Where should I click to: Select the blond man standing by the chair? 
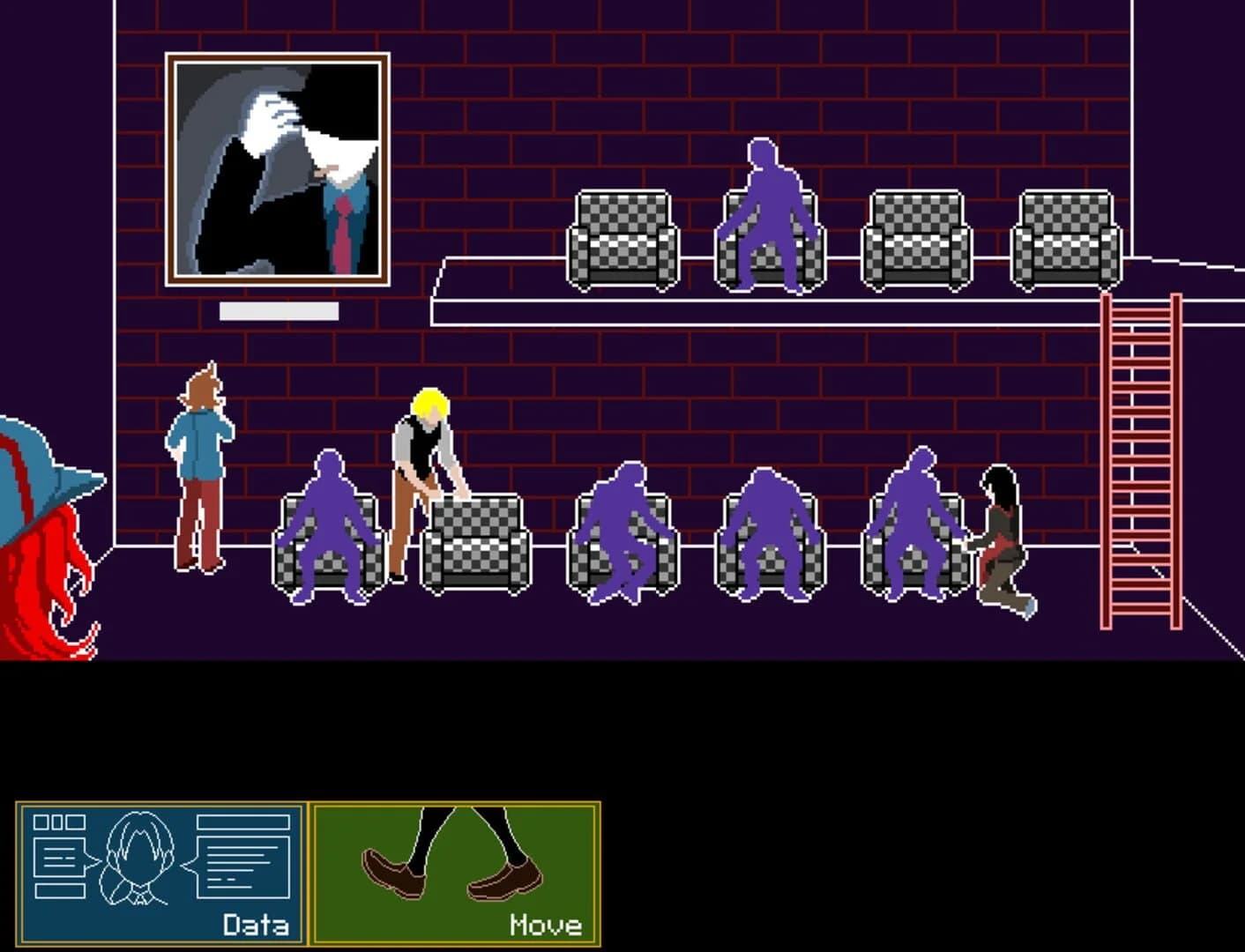423,476
